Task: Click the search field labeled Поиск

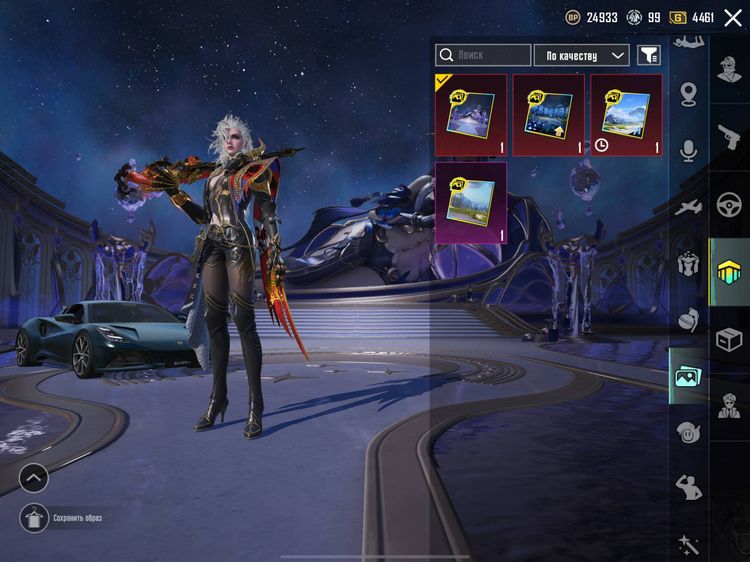Action: tap(484, 55)
